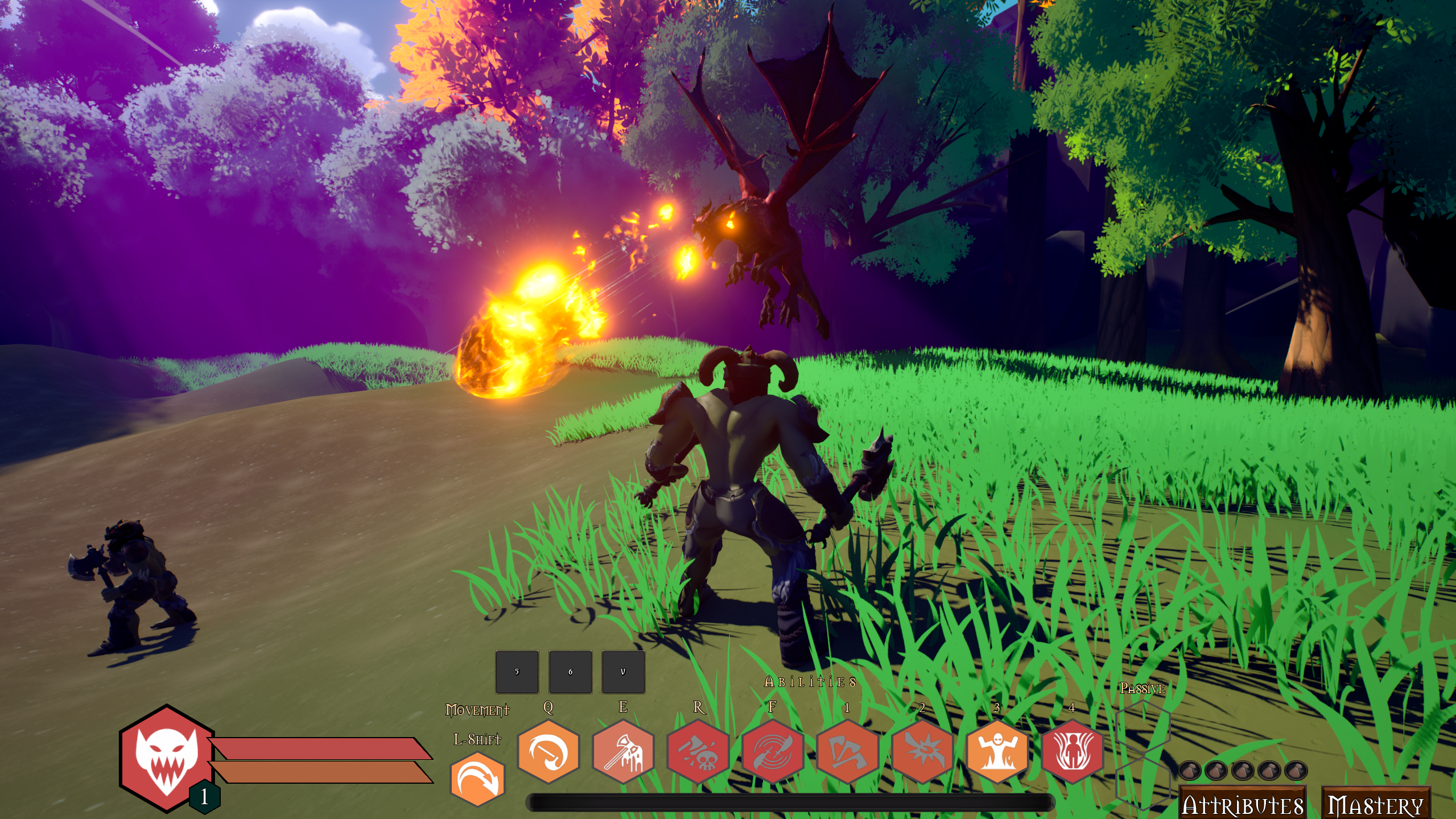Viewport: 1456px width, 819px height.
Task: Click the empty hotbar slot labeled 5
Action: point(517,672)
